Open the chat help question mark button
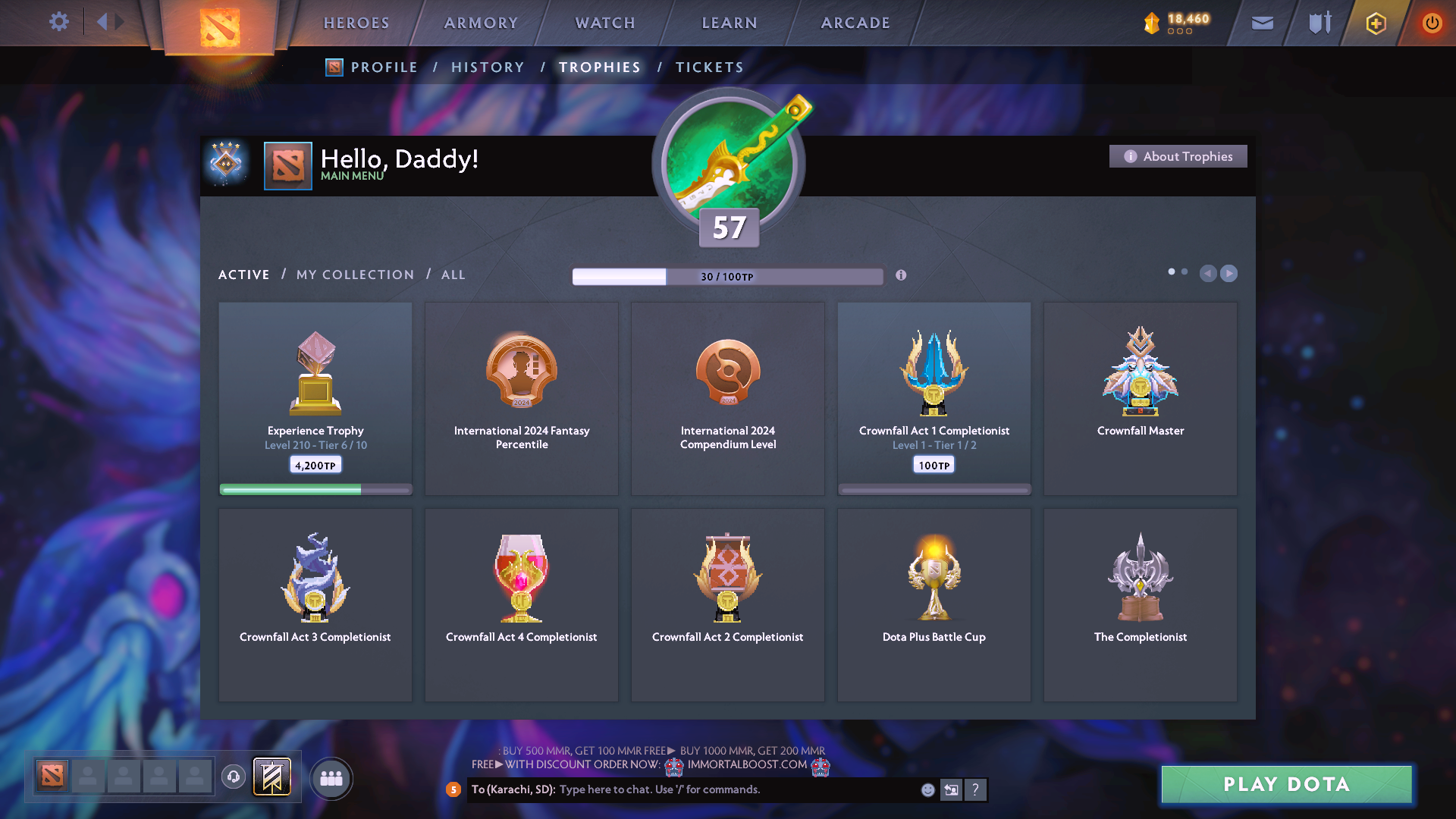 point(976,789)
